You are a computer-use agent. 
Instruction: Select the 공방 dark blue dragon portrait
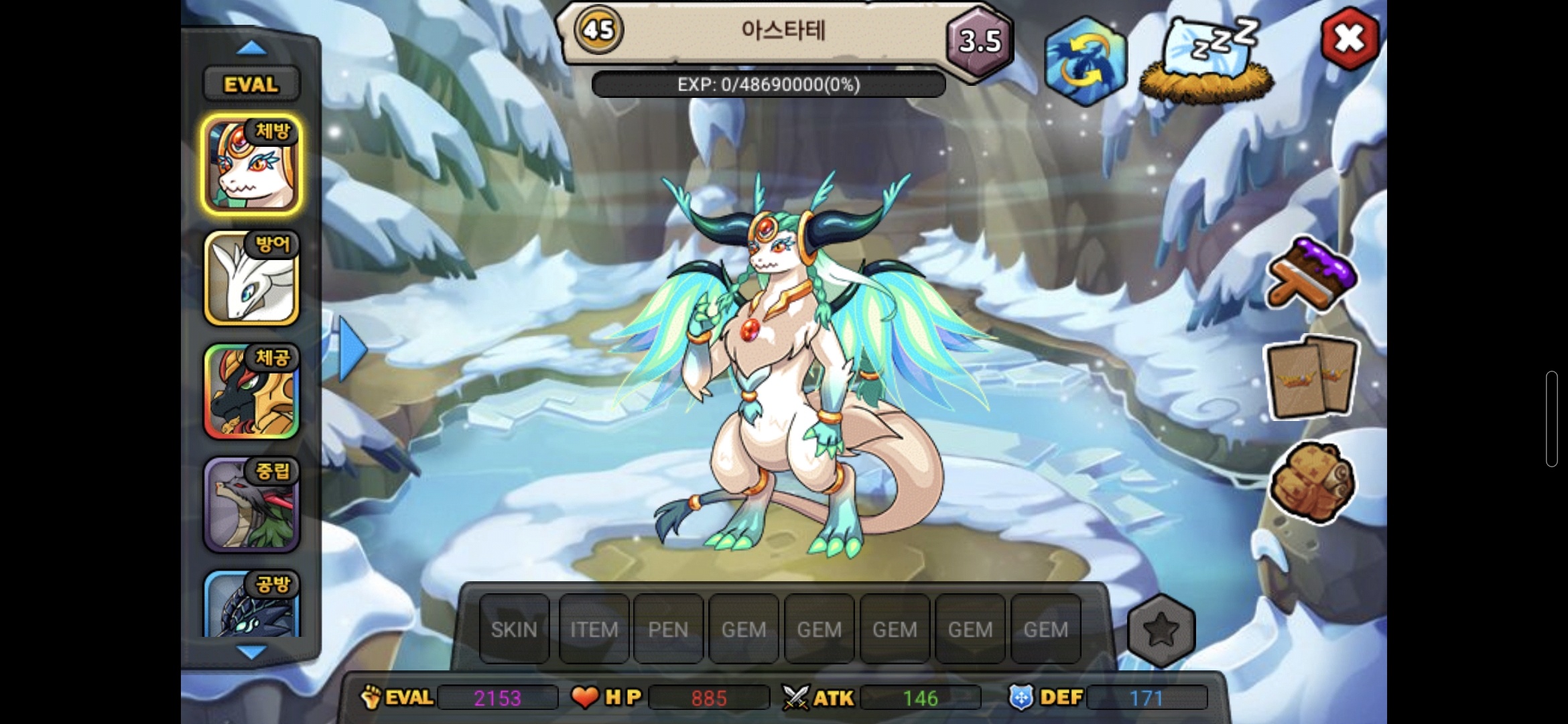[251, 605]
